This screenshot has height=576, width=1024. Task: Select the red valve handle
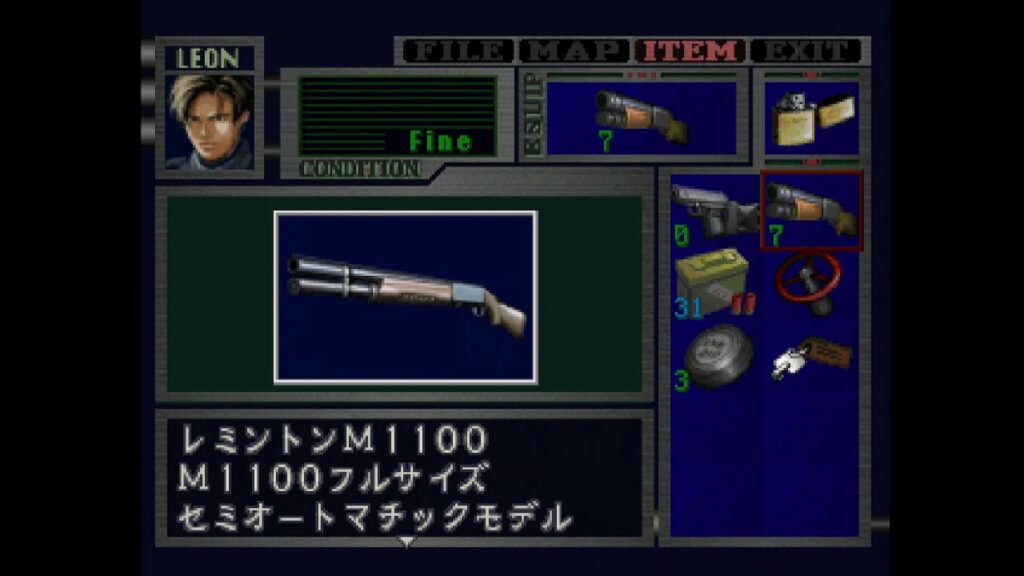811,282
